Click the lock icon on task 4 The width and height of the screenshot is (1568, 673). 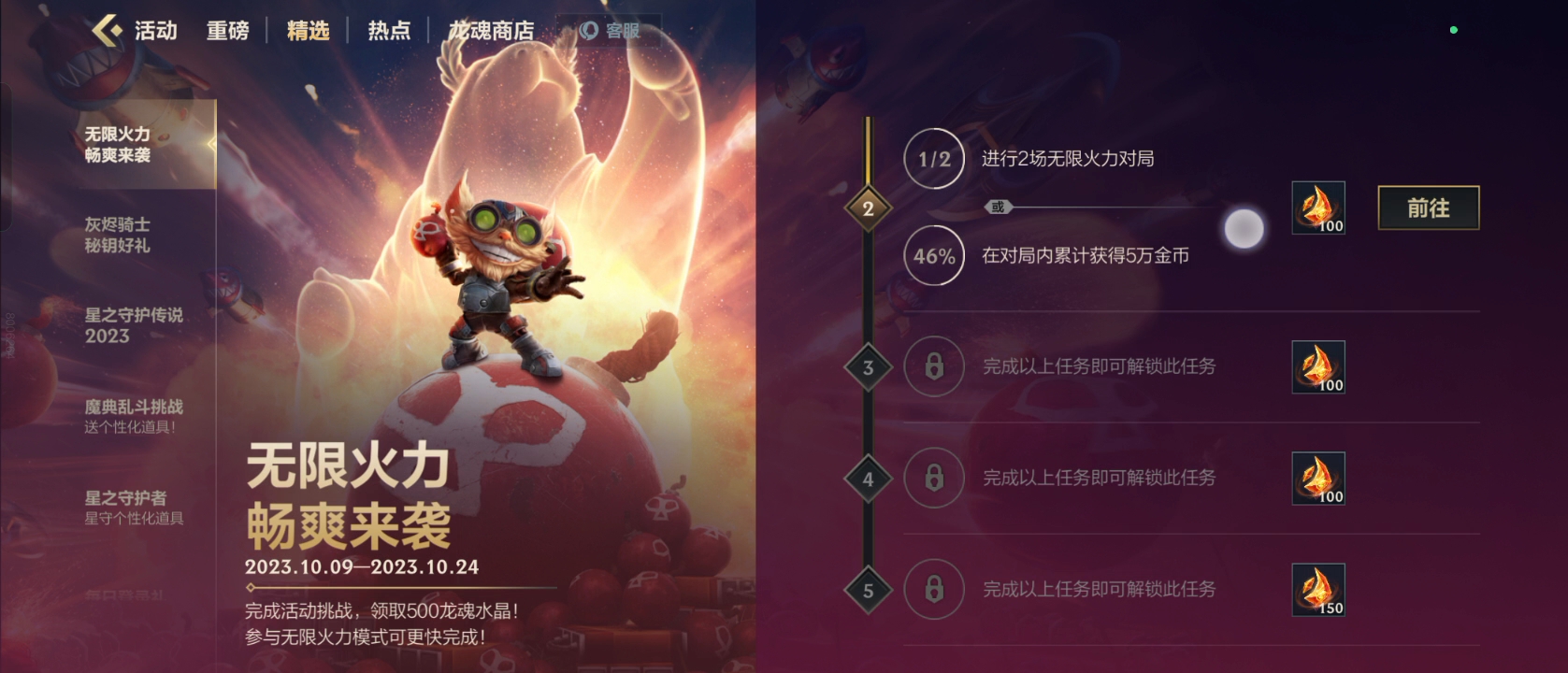(x=933, y=479)
